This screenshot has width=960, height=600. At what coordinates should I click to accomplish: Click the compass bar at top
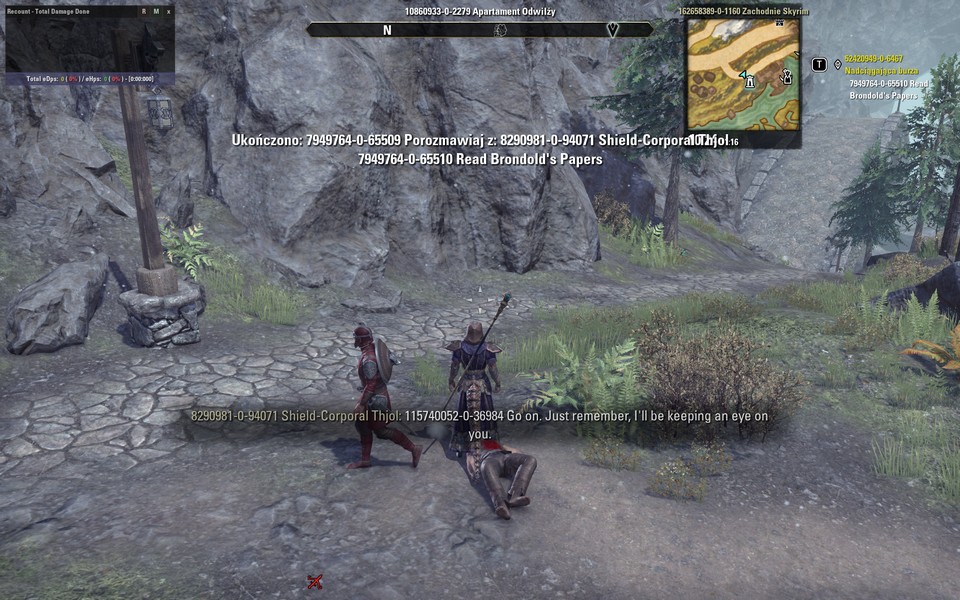coord(479,30)
